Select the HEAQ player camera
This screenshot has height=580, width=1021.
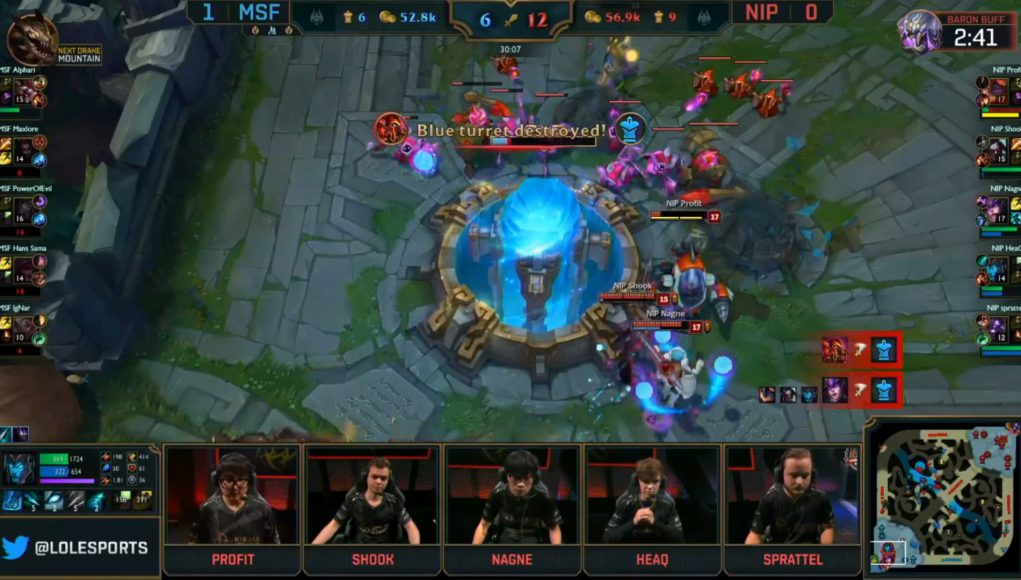[652, 497]
